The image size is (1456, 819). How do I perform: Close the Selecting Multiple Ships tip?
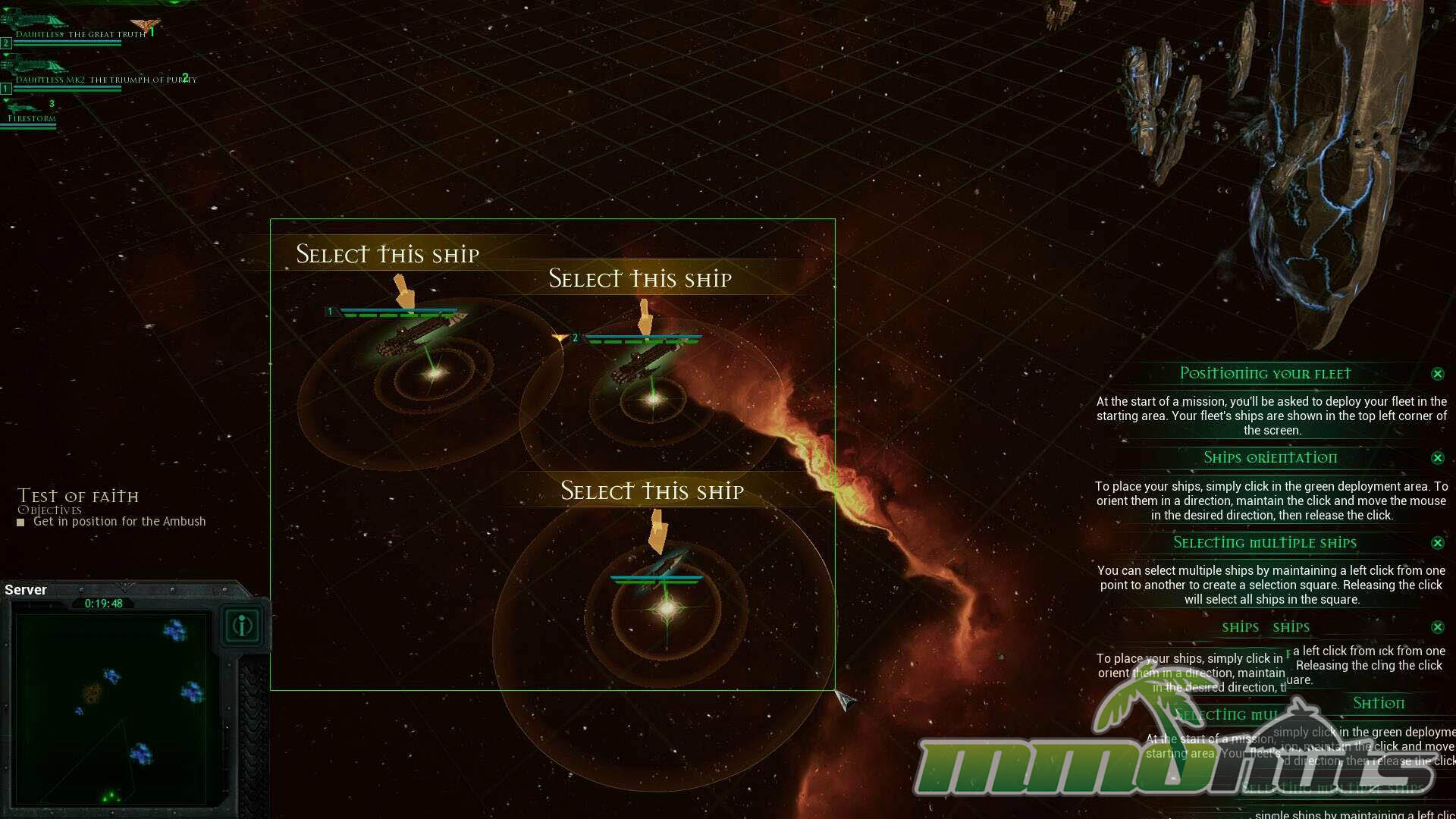1437,543
